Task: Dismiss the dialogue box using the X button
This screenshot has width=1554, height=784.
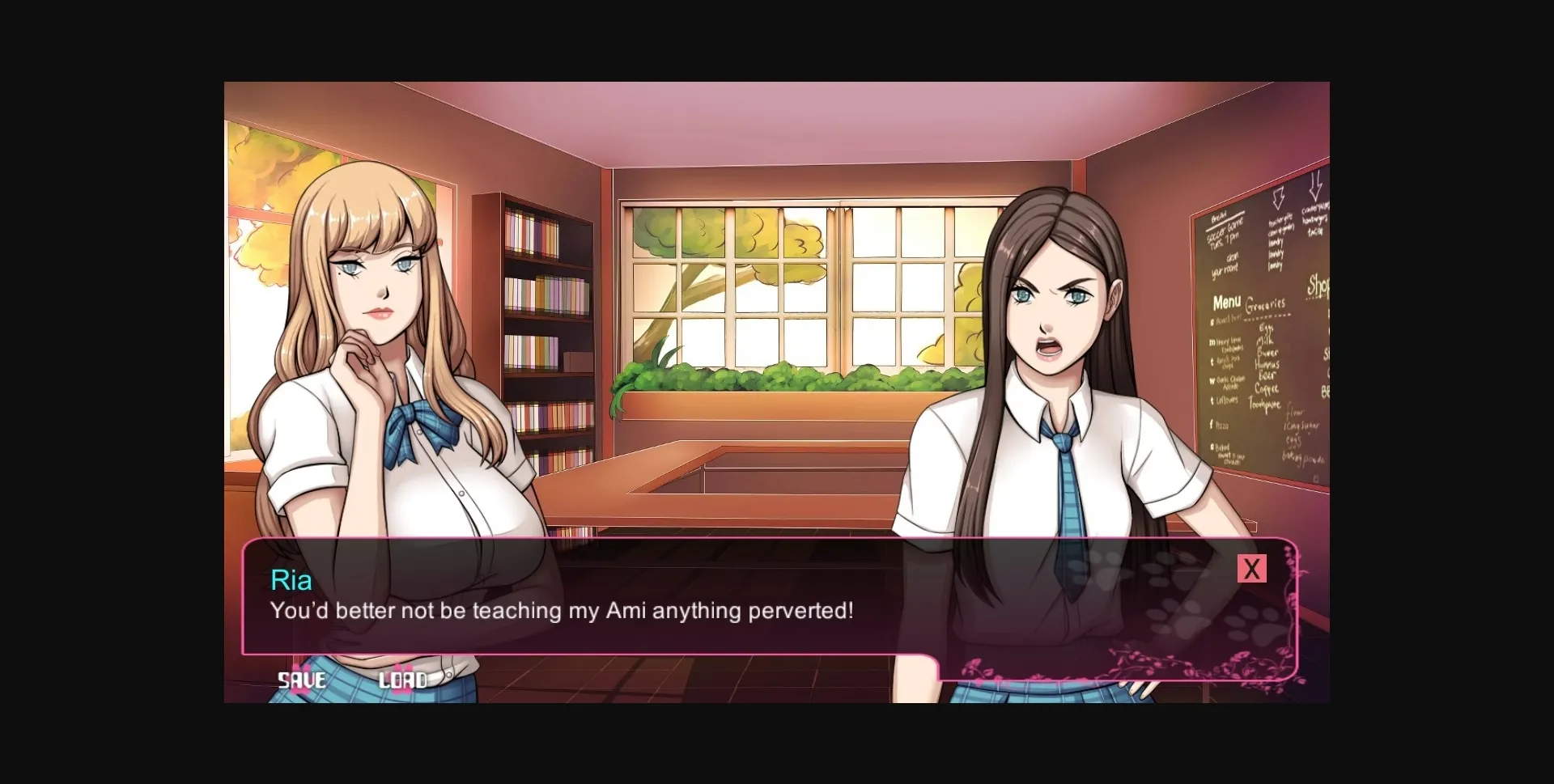Action: pyautogui.click(x=1252, y=569)
